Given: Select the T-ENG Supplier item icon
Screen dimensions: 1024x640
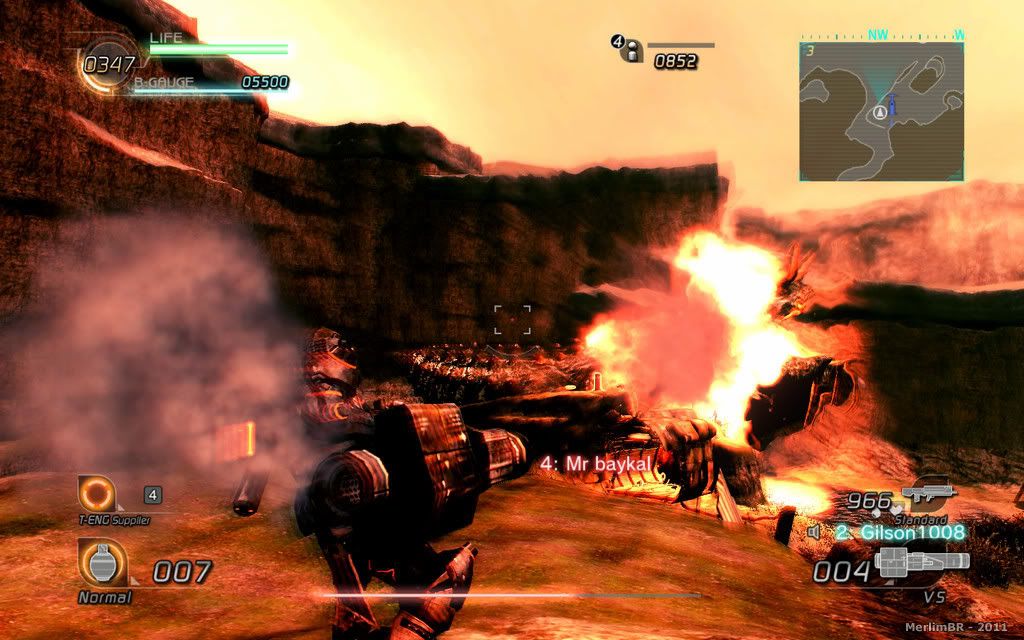Looking at the screenshot, I should pyautogui.click(x=99, y=494).
